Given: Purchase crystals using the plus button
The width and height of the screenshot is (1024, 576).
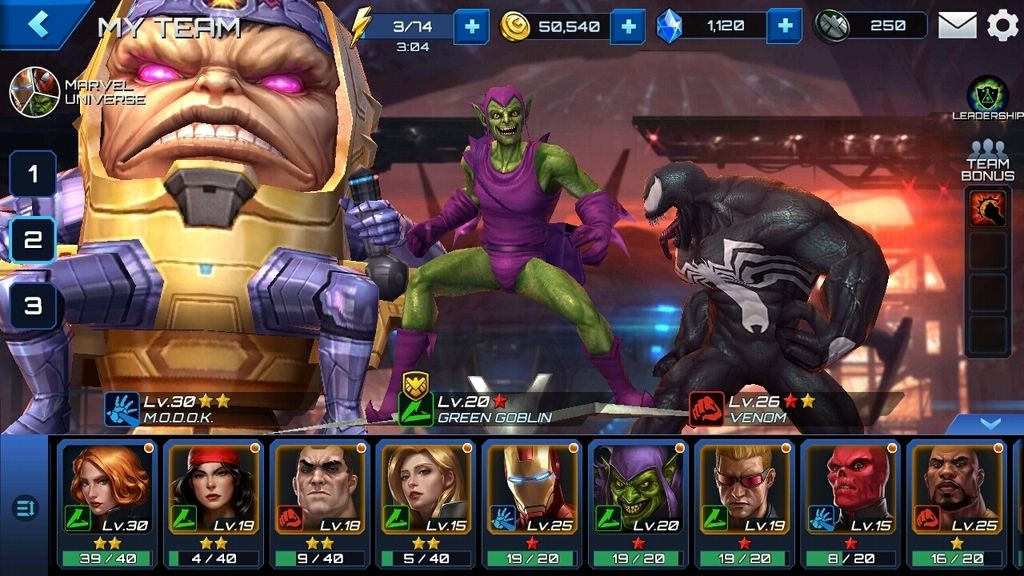Looking at the screenshot, I should click(x=785, y=26).
